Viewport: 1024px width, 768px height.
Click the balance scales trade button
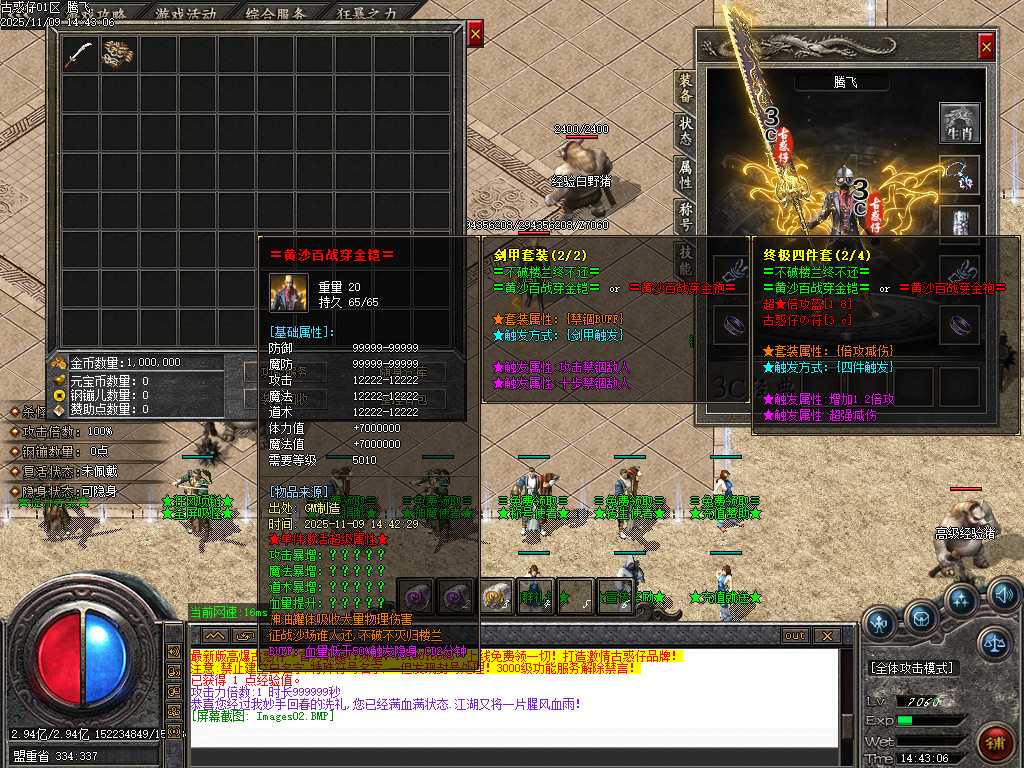coord(994,642)
